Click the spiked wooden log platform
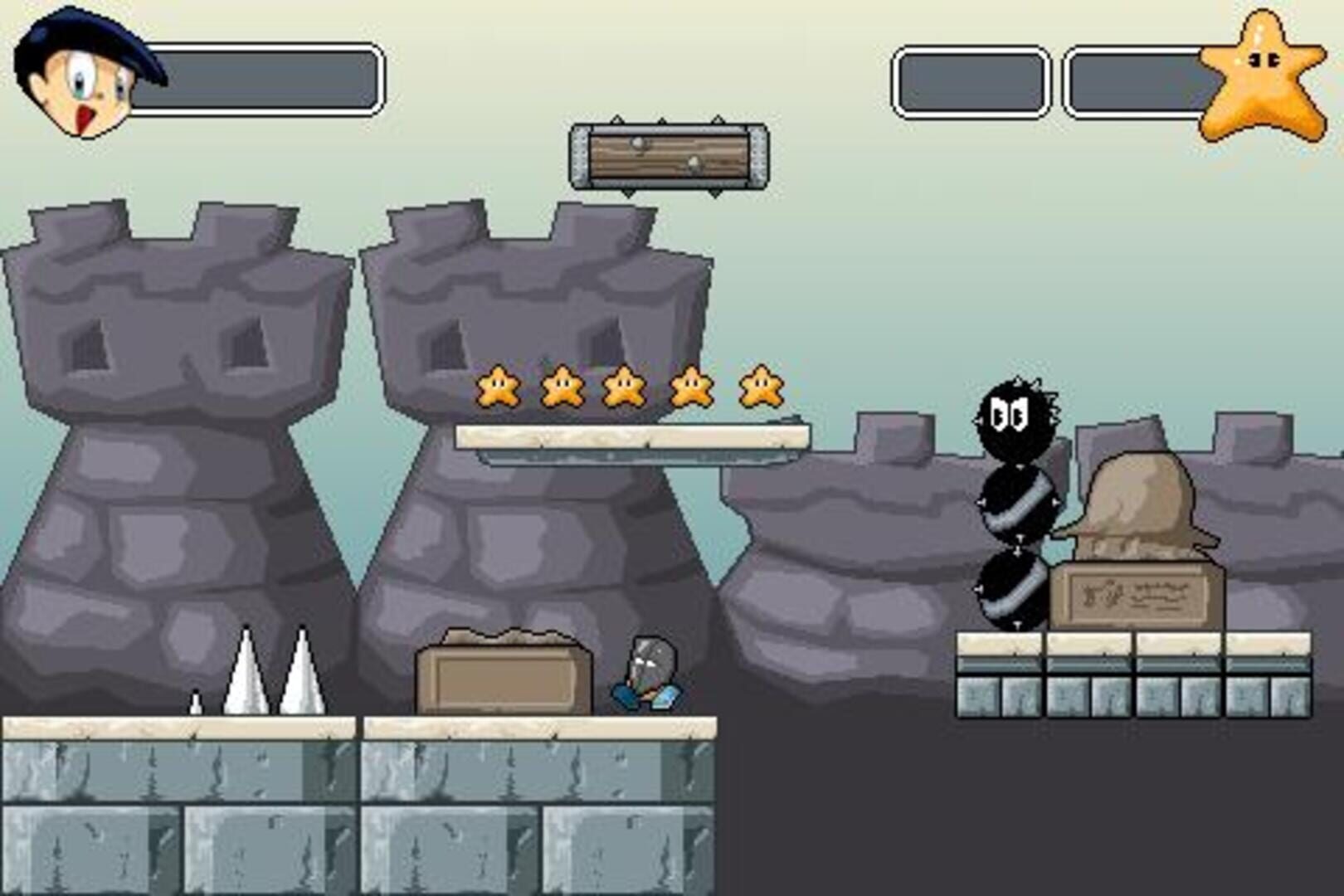The width and height of the screenshot is (1344, 896). [669, 156]
